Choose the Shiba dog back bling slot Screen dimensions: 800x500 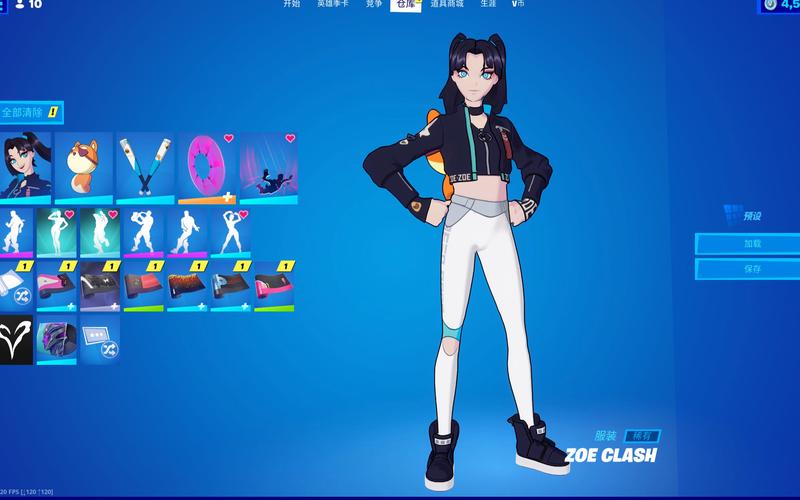point(83,163)
